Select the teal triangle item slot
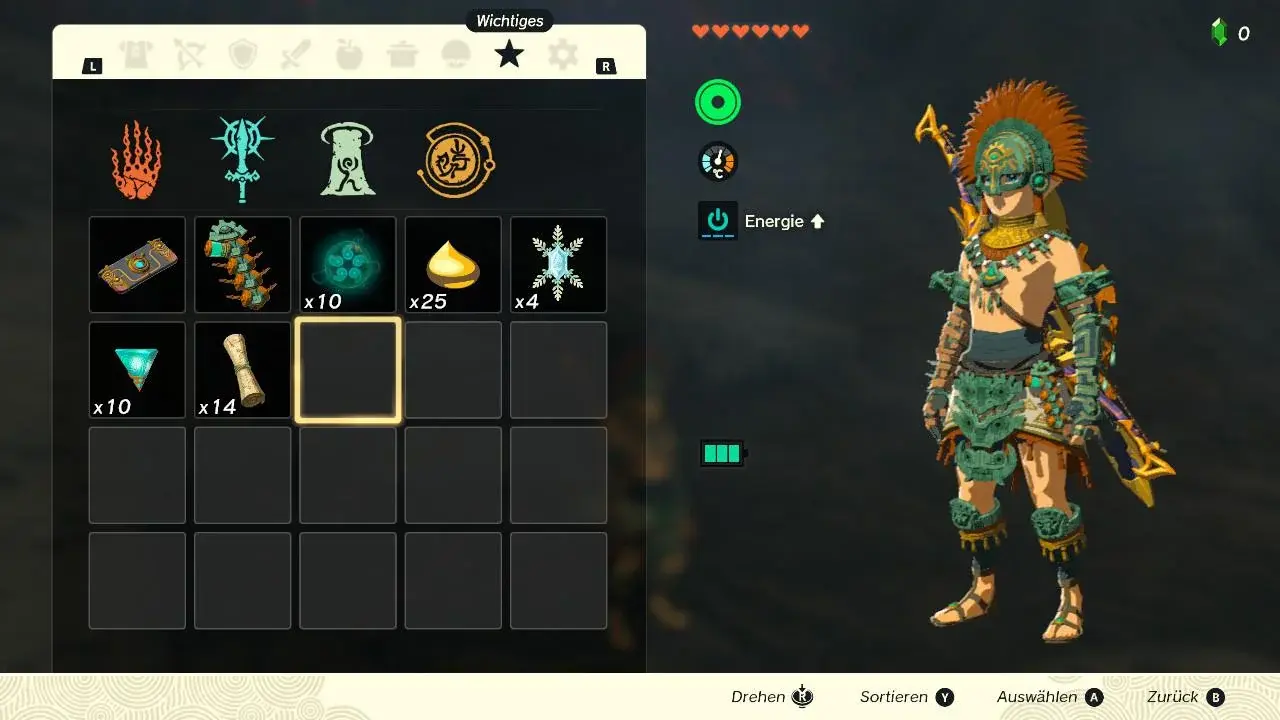 click(x=137, y=370)
